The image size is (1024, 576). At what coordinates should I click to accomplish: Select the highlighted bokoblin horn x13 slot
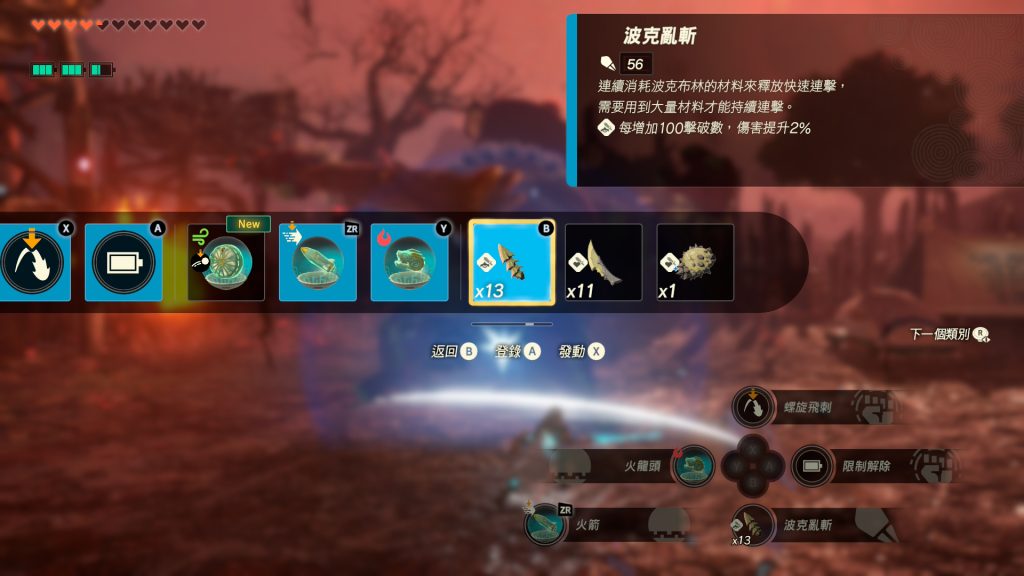511,262
